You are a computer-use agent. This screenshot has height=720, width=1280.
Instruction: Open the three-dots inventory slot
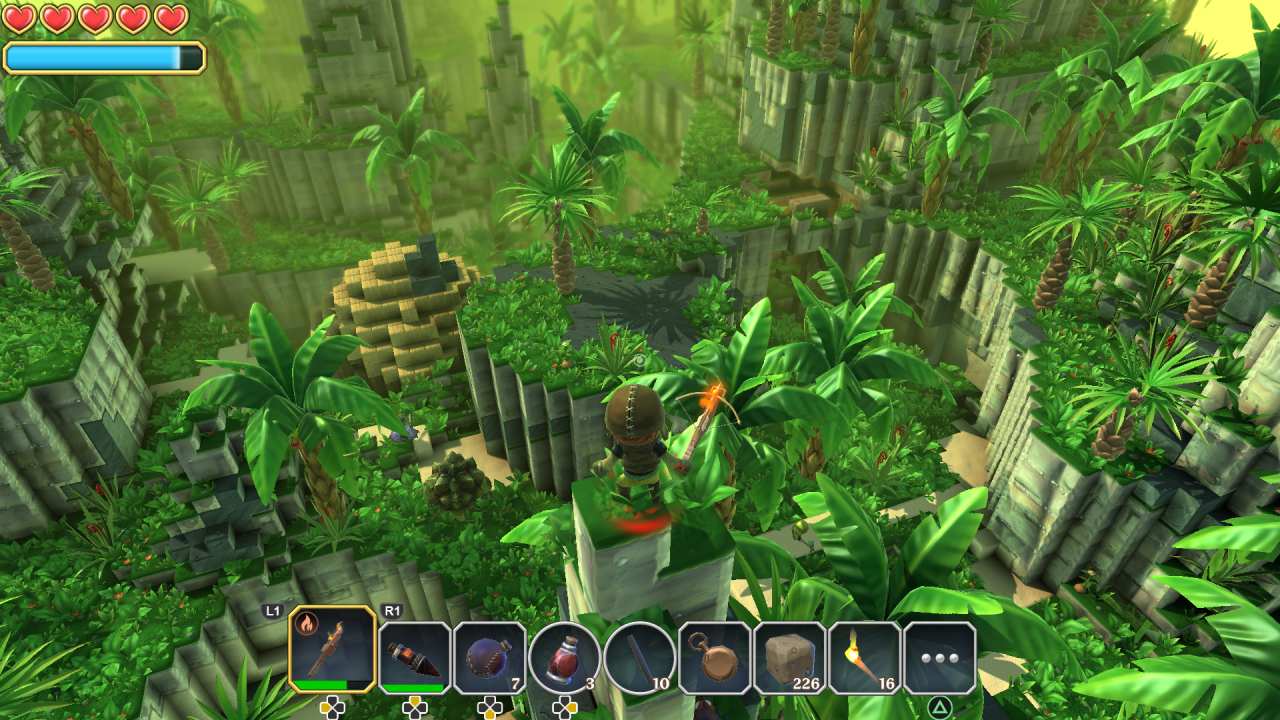point(940,657)
